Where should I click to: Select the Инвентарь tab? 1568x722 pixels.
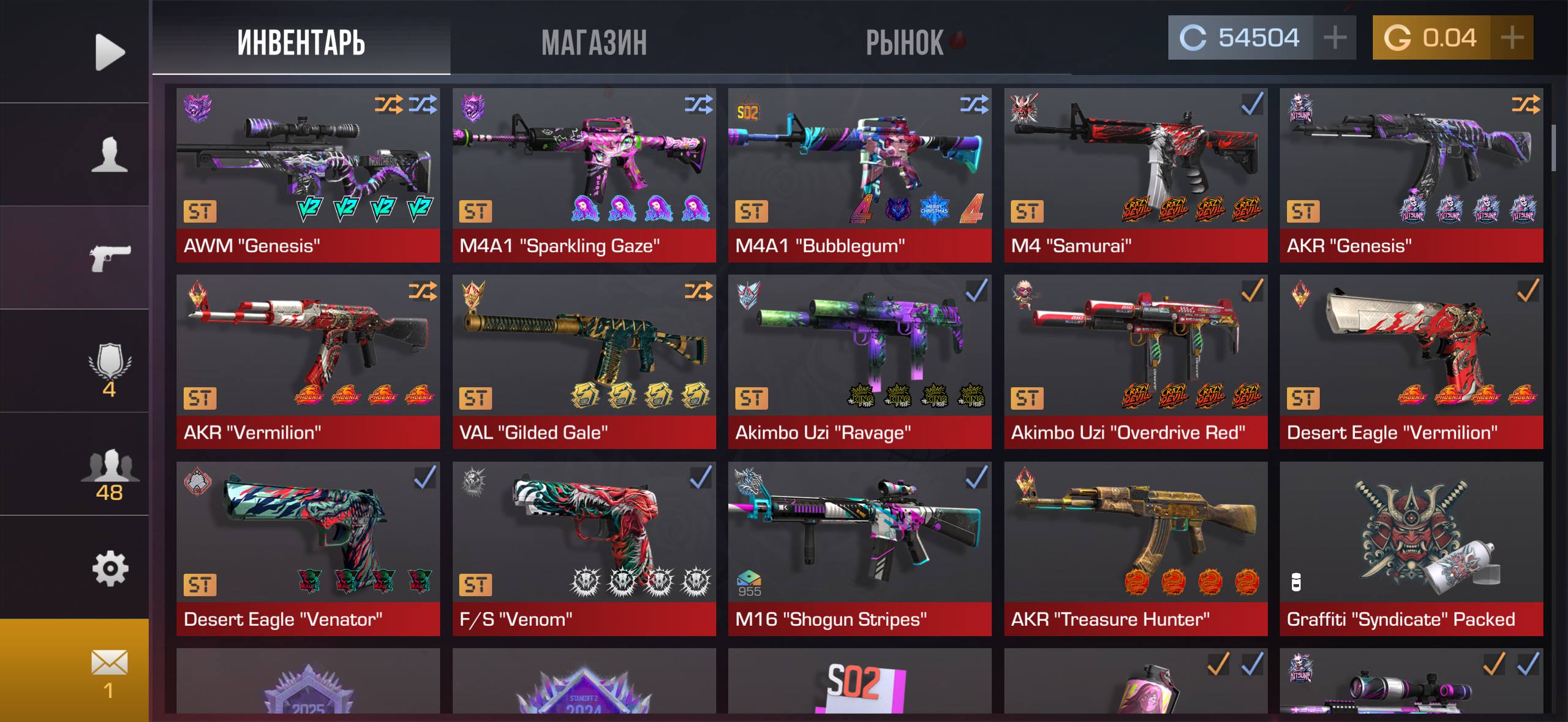tap(301, 43)
